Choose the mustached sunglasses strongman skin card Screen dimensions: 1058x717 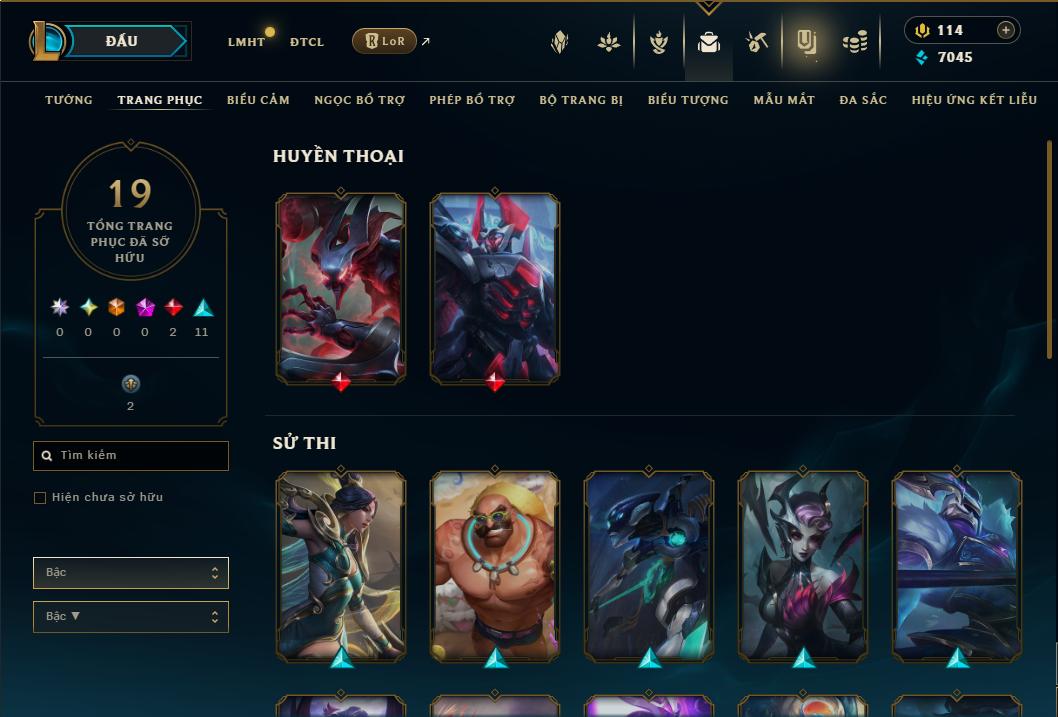tap(495, 565)
